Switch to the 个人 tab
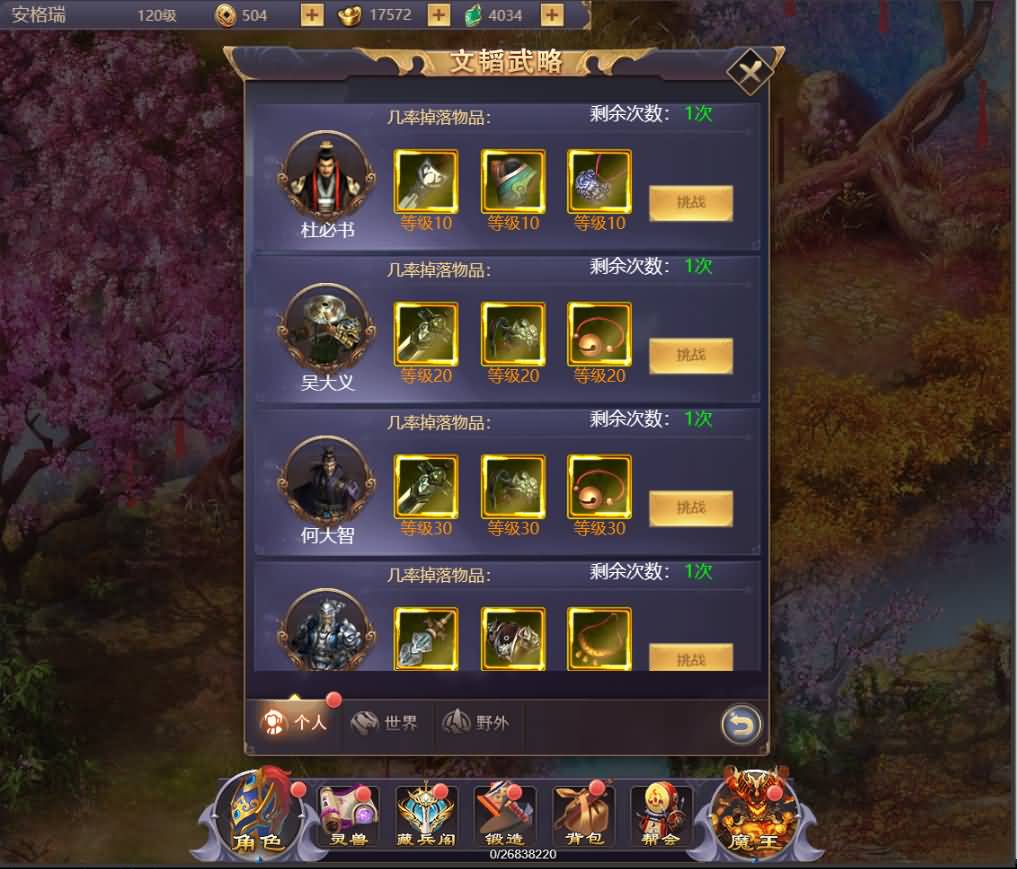 point(295,722)
